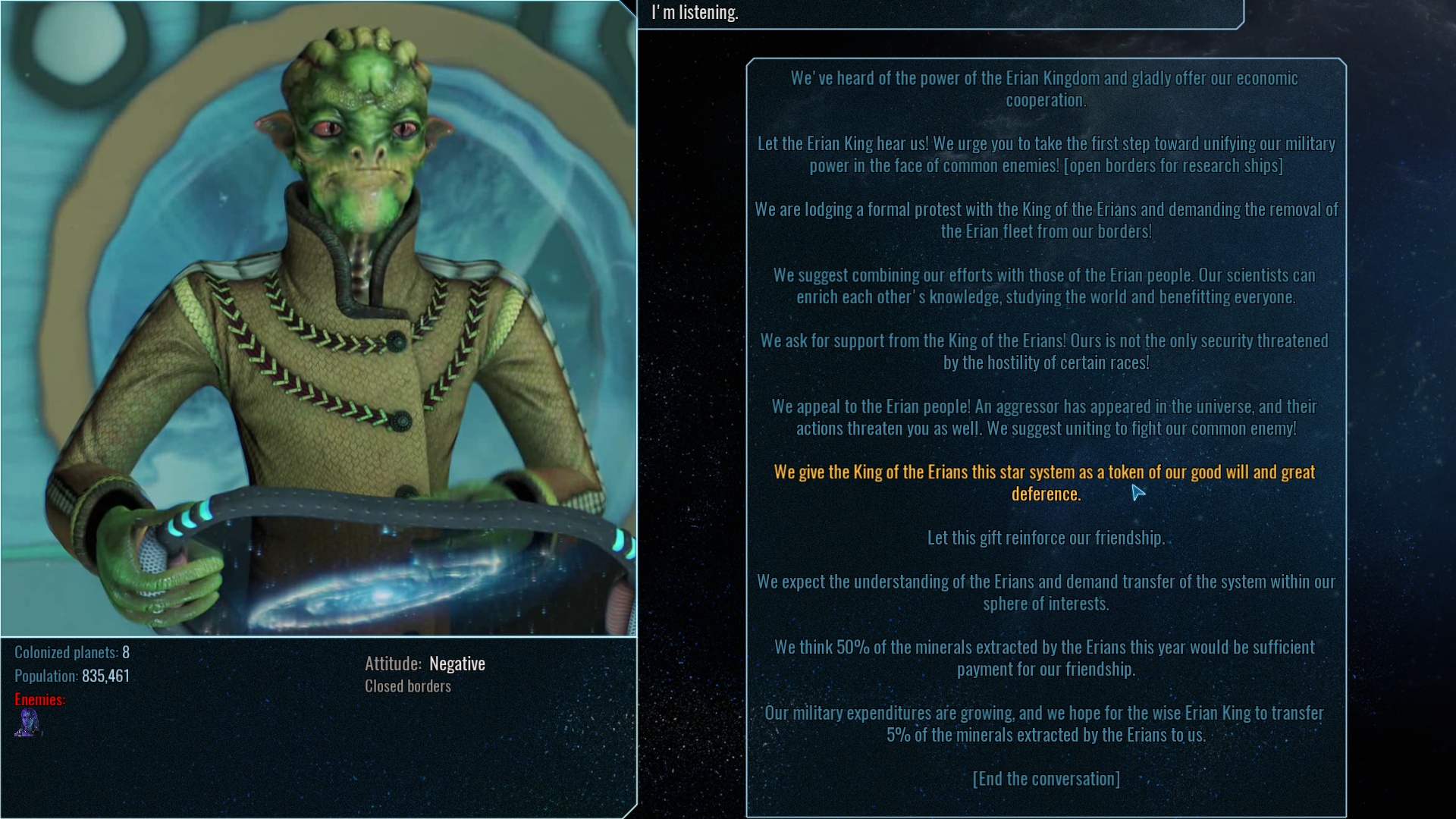Click the red Enemies label
The height and width of the screenshot is (819, 1456).
pyautogui.click(x=36, y=698)
